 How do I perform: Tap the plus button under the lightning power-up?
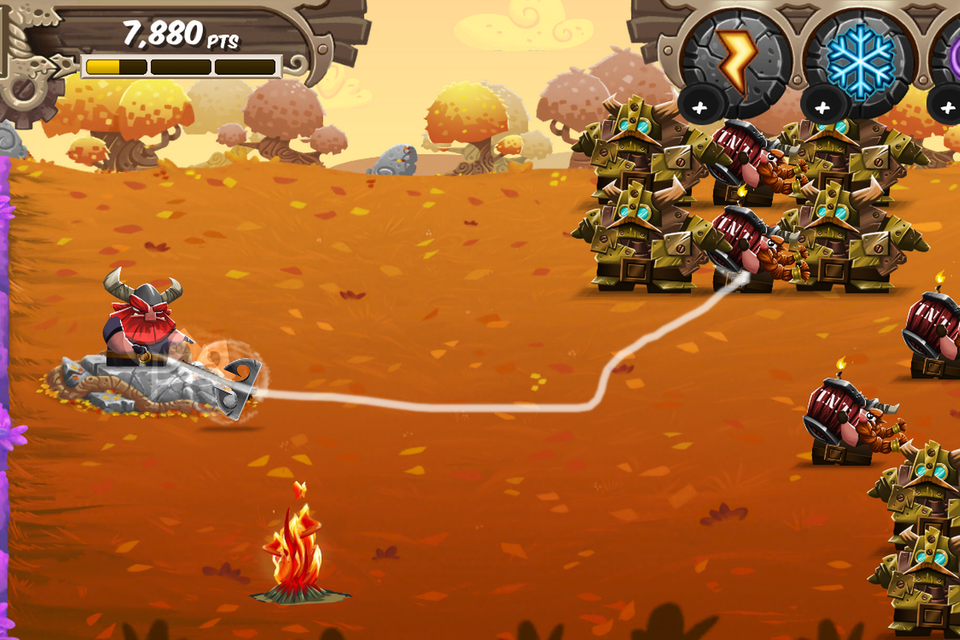(x=696, y=104)
